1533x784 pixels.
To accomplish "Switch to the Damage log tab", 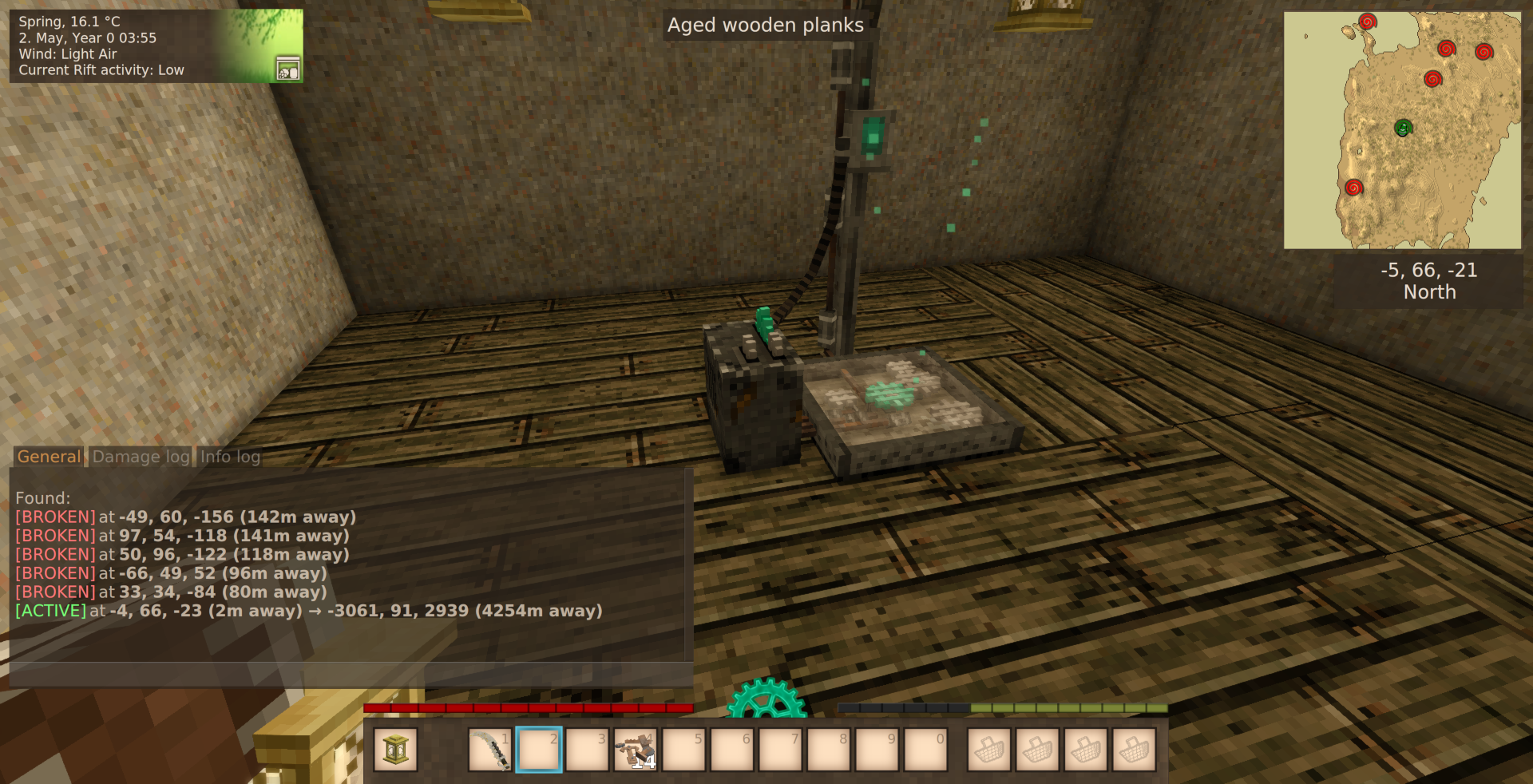I will click(141, 457).
